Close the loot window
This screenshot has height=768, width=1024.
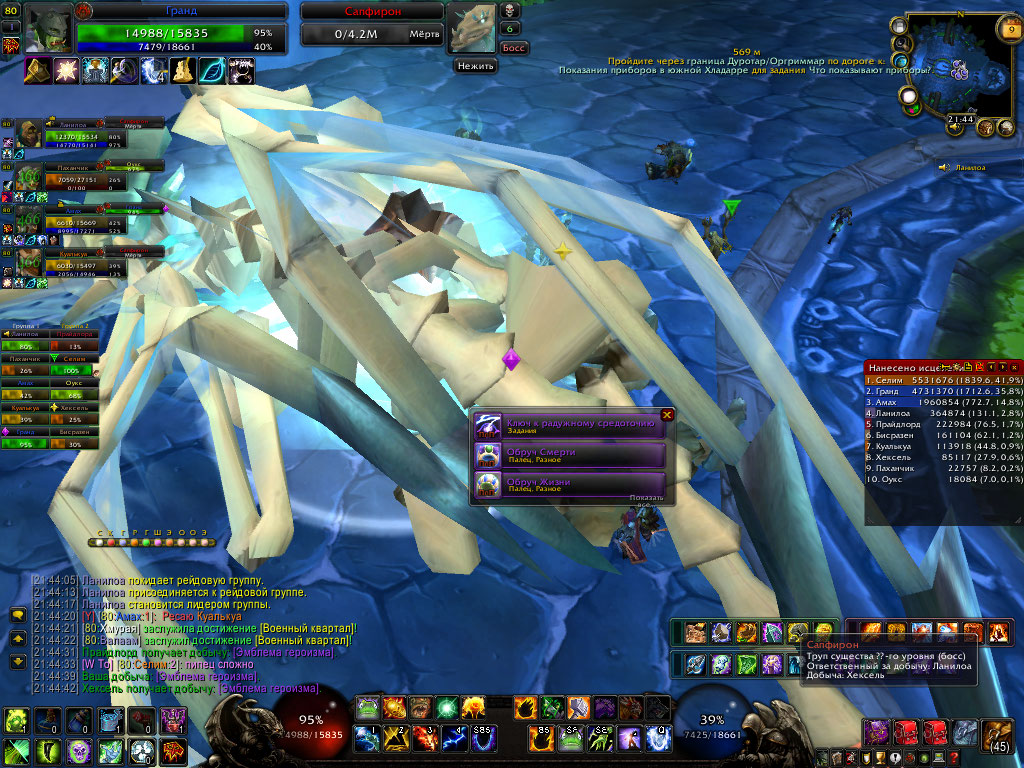[x=667, y=415]
